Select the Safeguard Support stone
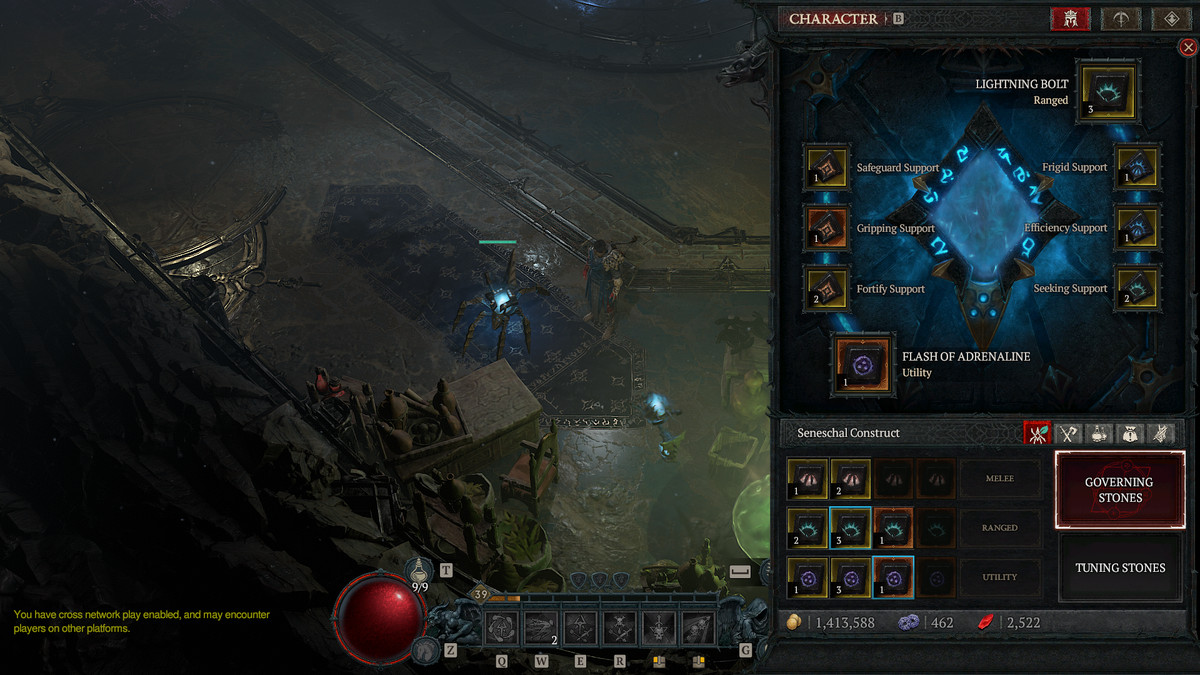 (x=827, y=168)
